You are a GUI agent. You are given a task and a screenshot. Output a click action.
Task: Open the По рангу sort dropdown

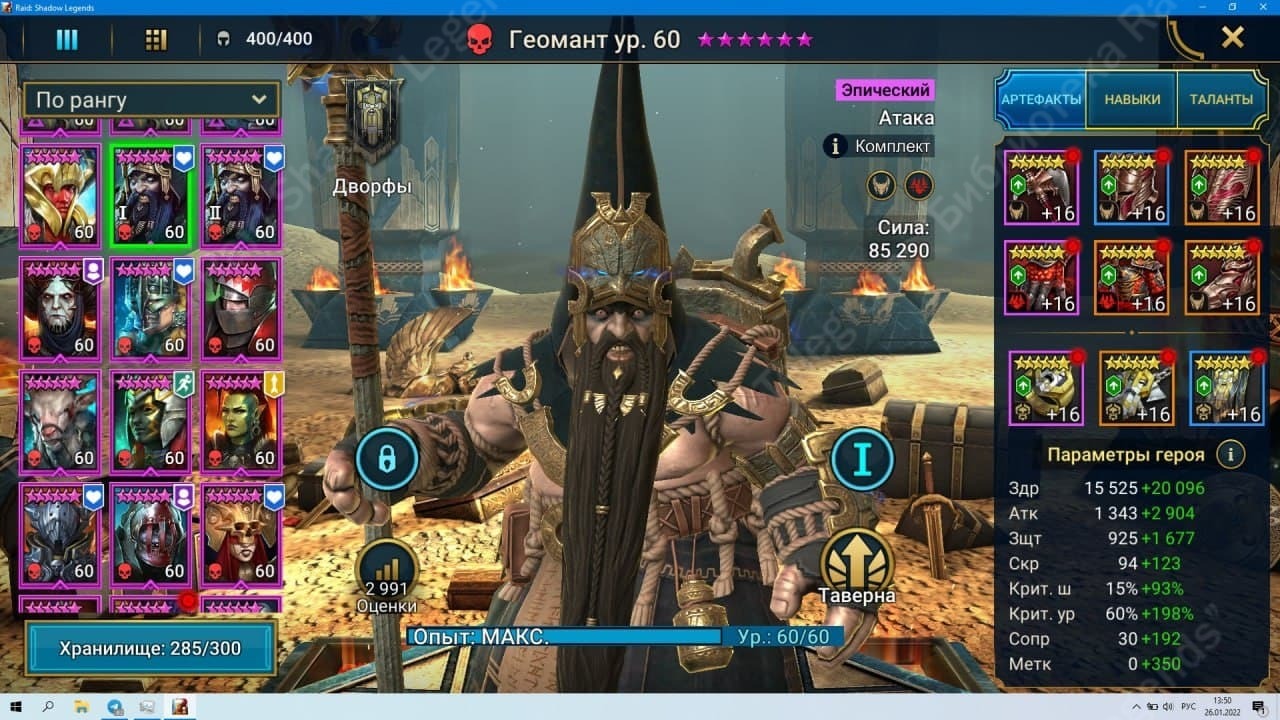pyautogui.click(x=150, y=100)
